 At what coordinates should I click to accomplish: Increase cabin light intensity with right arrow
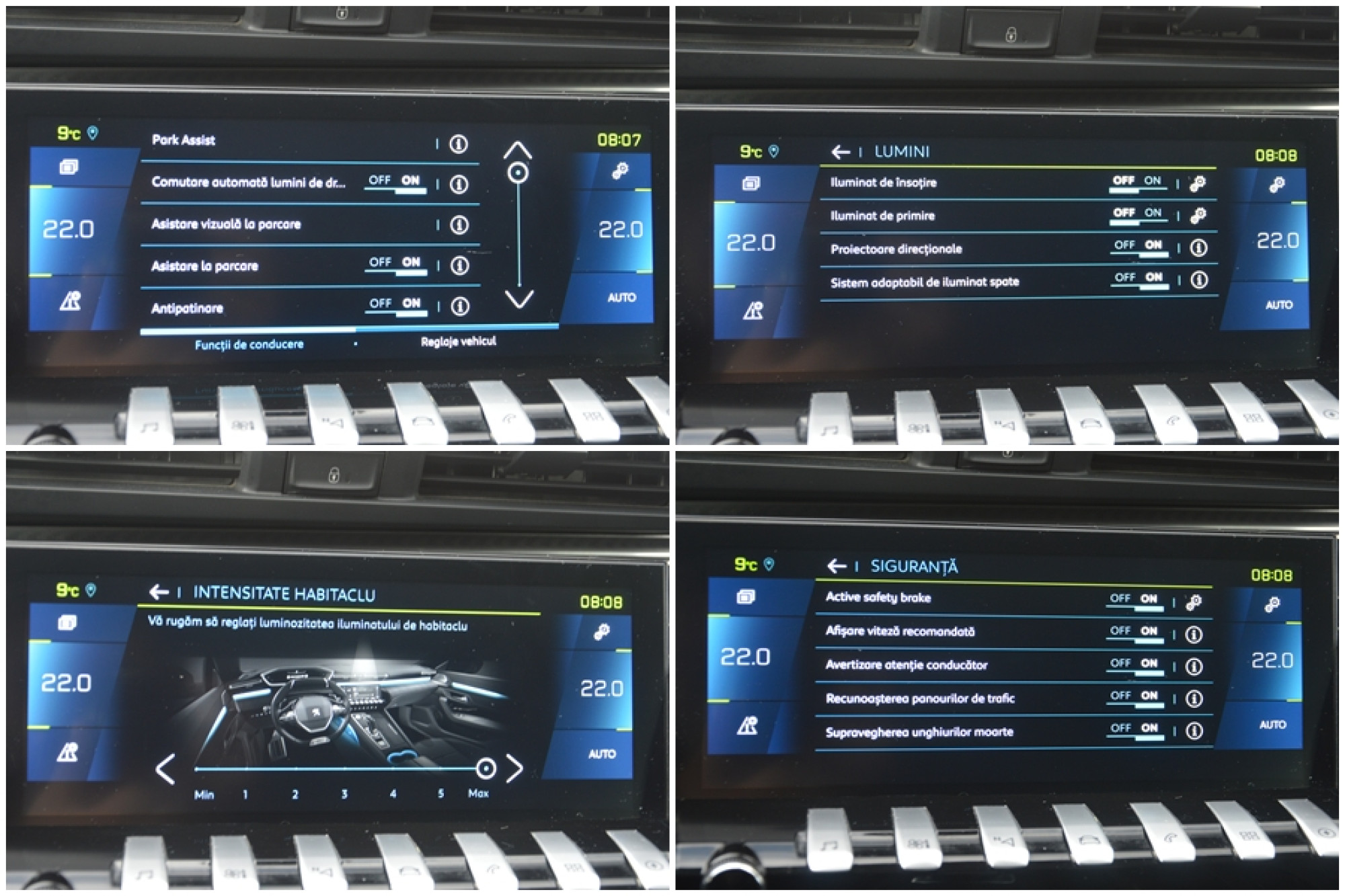click(514, 768)
